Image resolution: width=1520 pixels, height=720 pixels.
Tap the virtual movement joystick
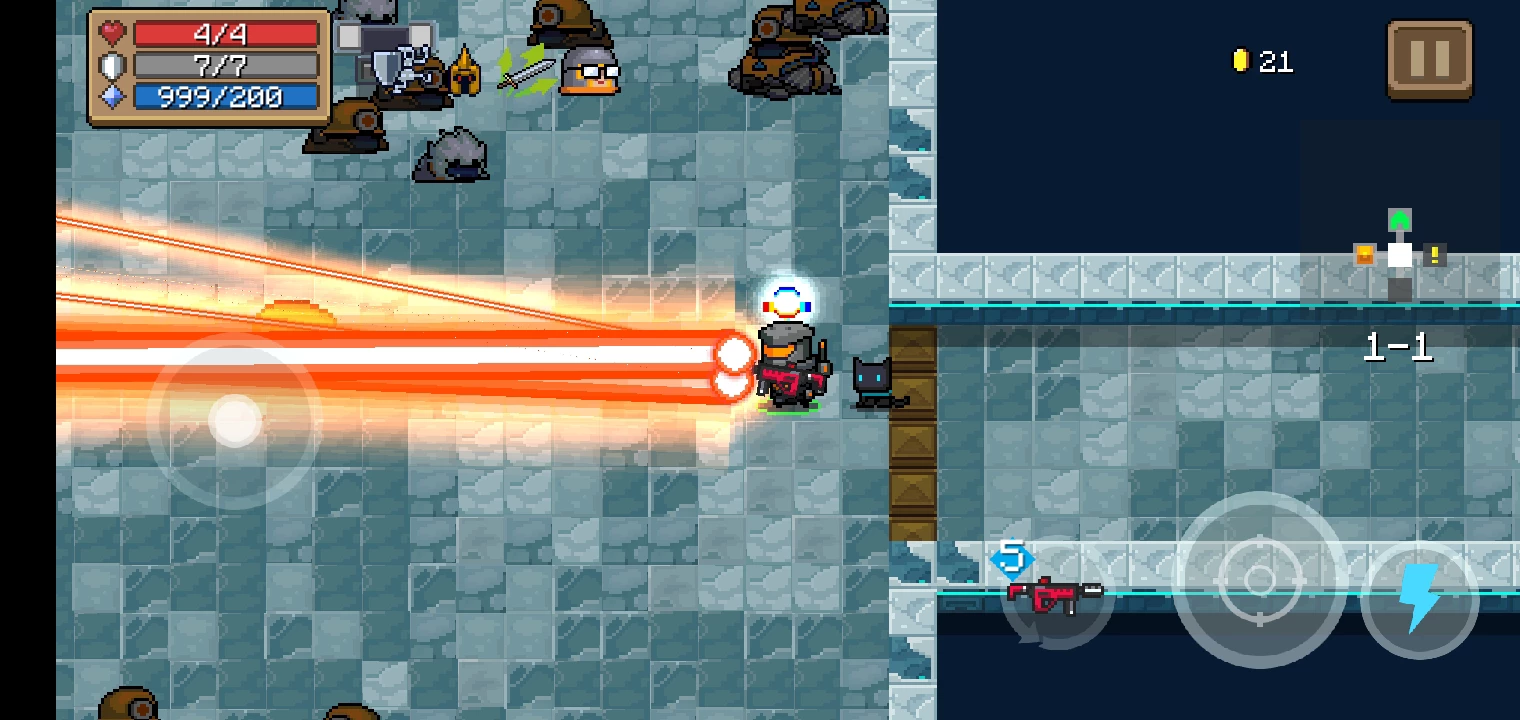coord(234,420)
